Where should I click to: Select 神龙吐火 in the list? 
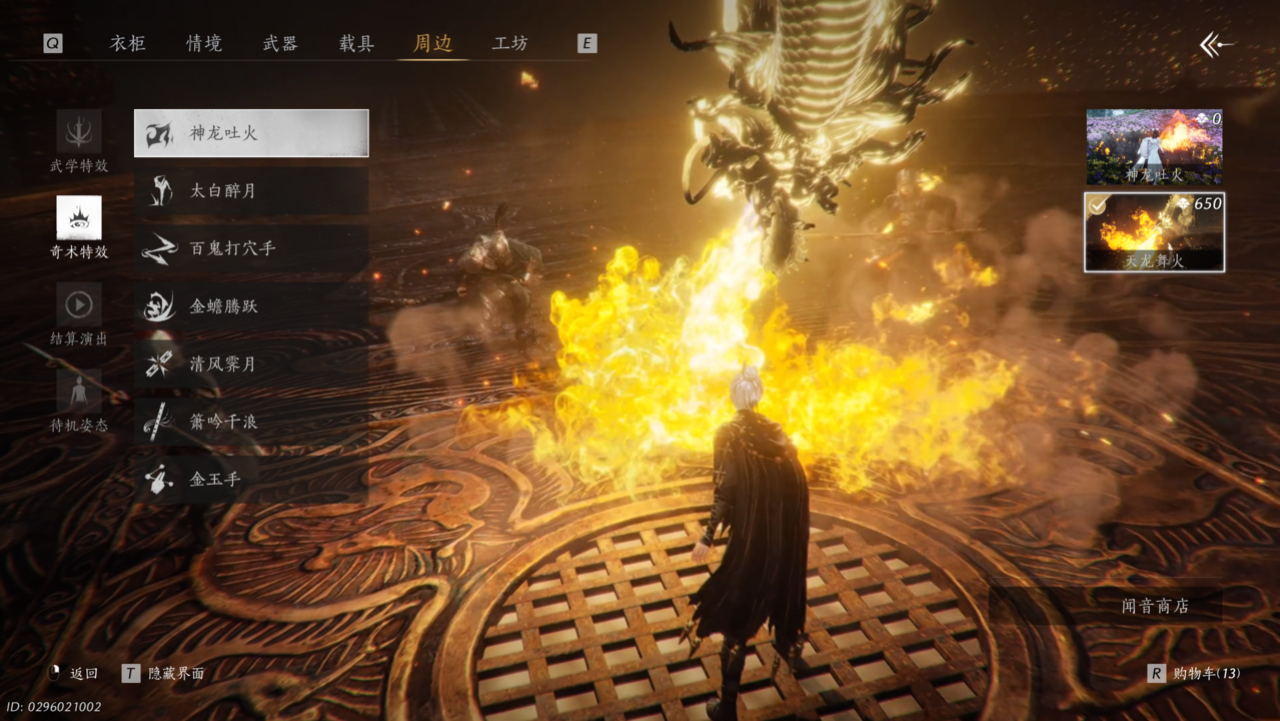[x=251, y=133]
